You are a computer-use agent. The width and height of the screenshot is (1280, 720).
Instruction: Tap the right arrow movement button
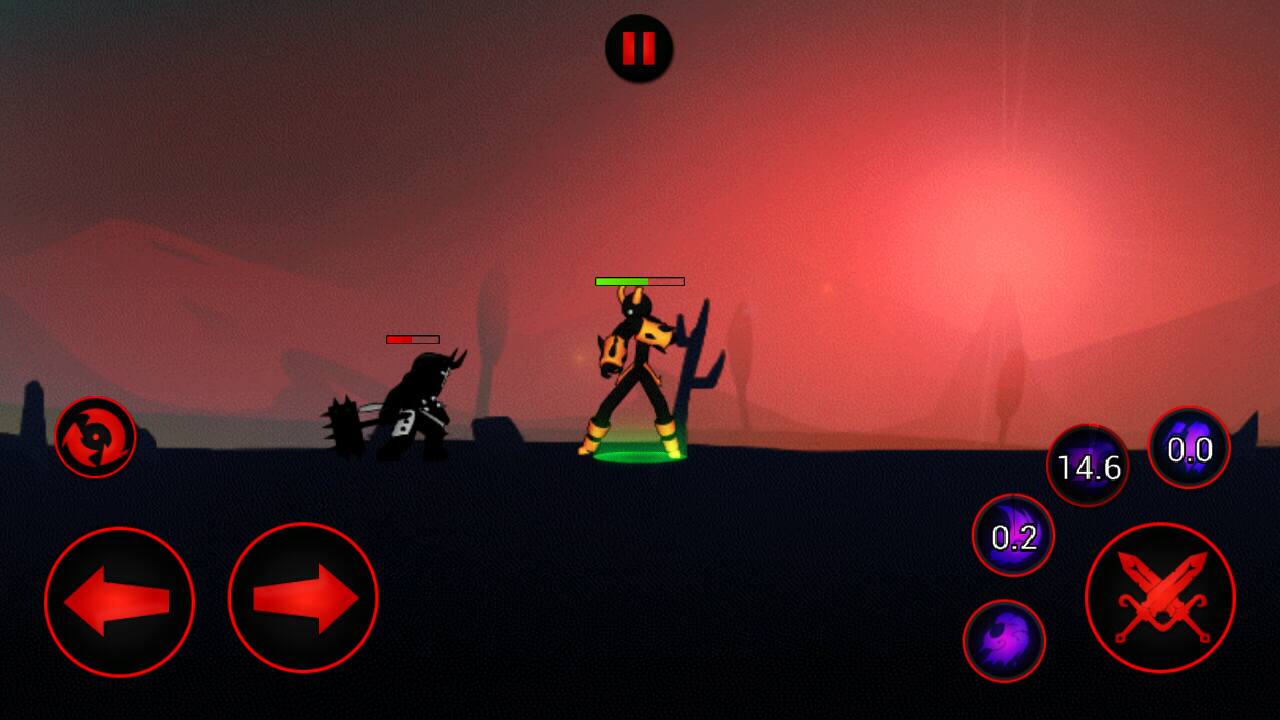click(x=303, y=598)
